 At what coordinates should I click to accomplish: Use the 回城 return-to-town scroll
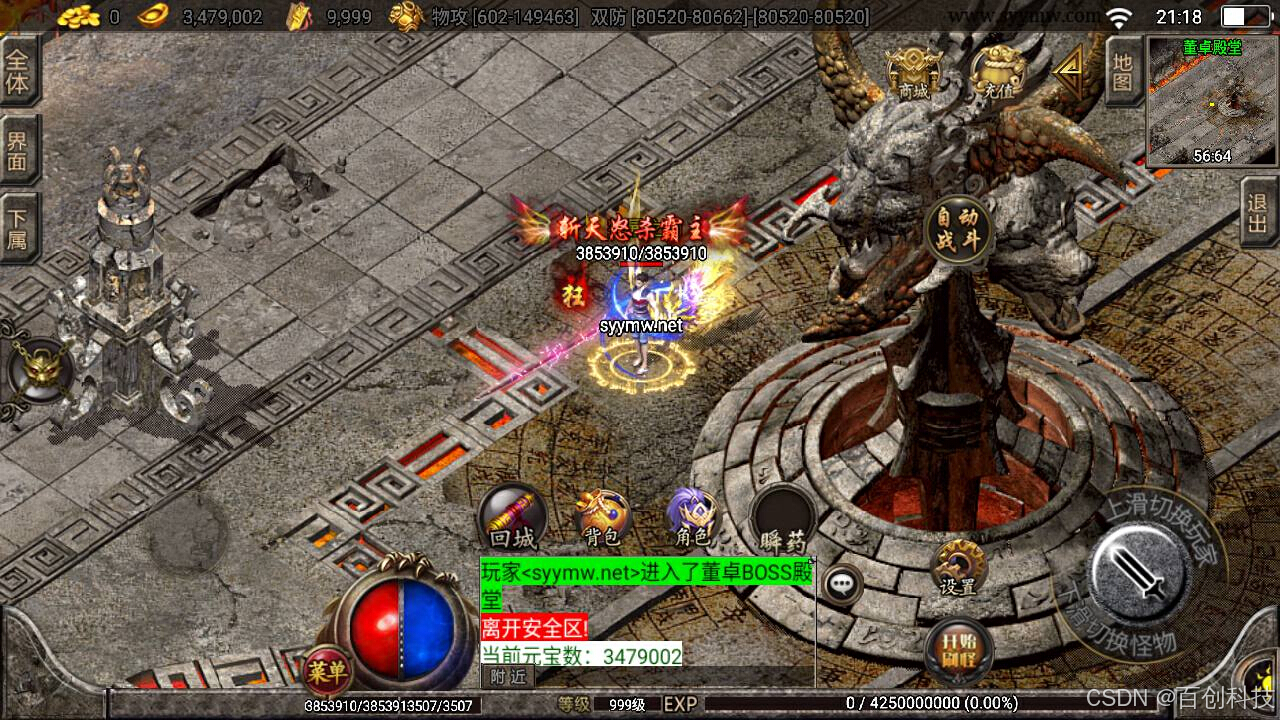point(513,519)
